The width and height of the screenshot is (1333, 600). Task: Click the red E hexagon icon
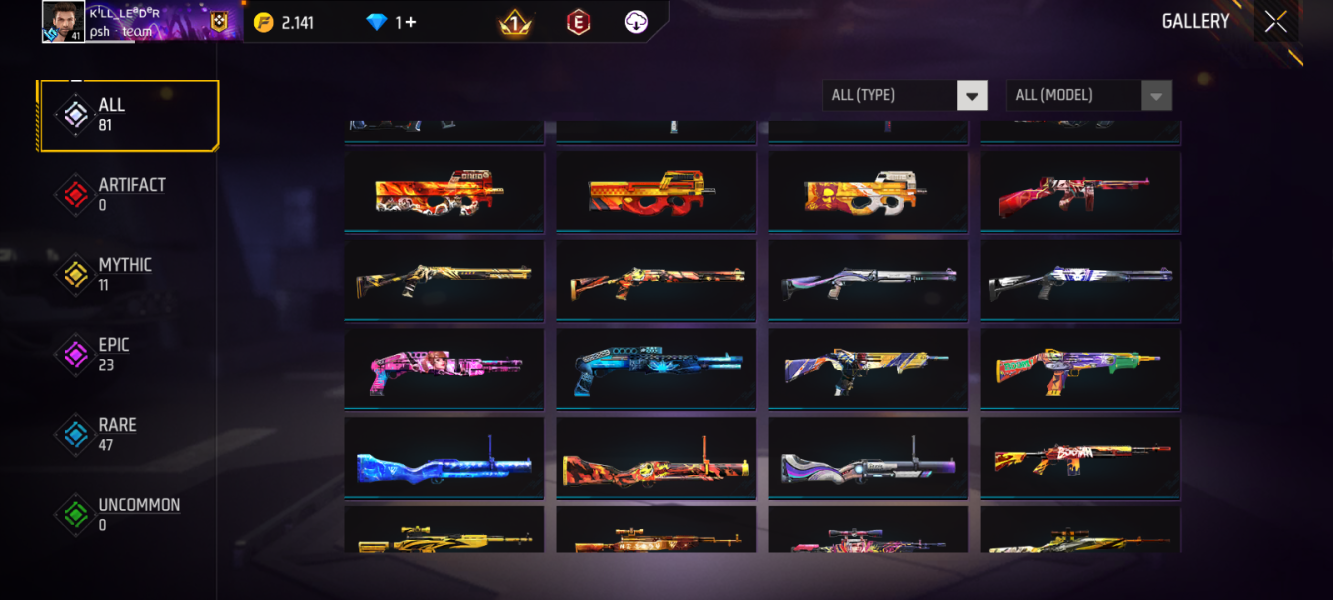[x=578, y=23]
